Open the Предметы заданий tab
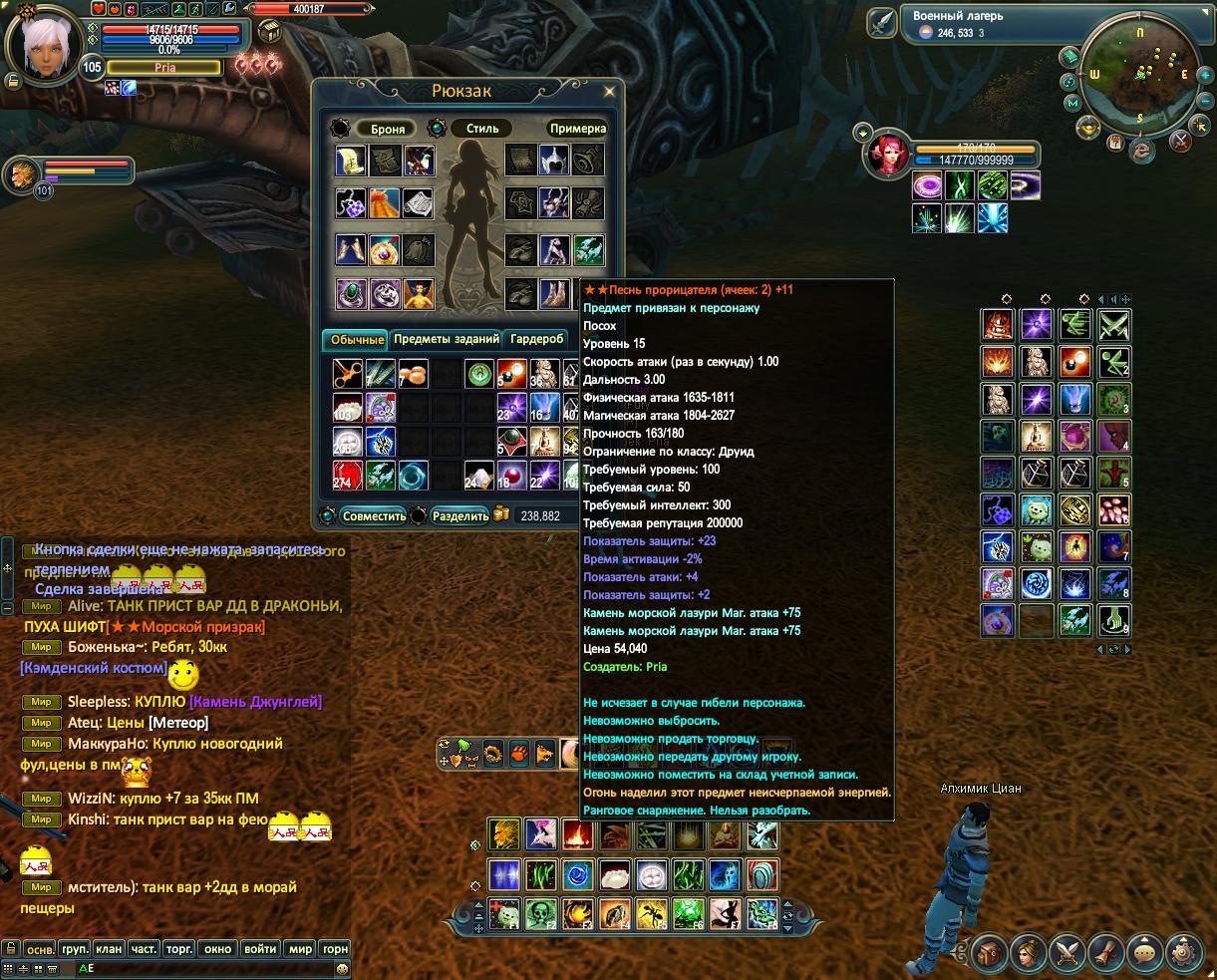 tap(446, 339)
